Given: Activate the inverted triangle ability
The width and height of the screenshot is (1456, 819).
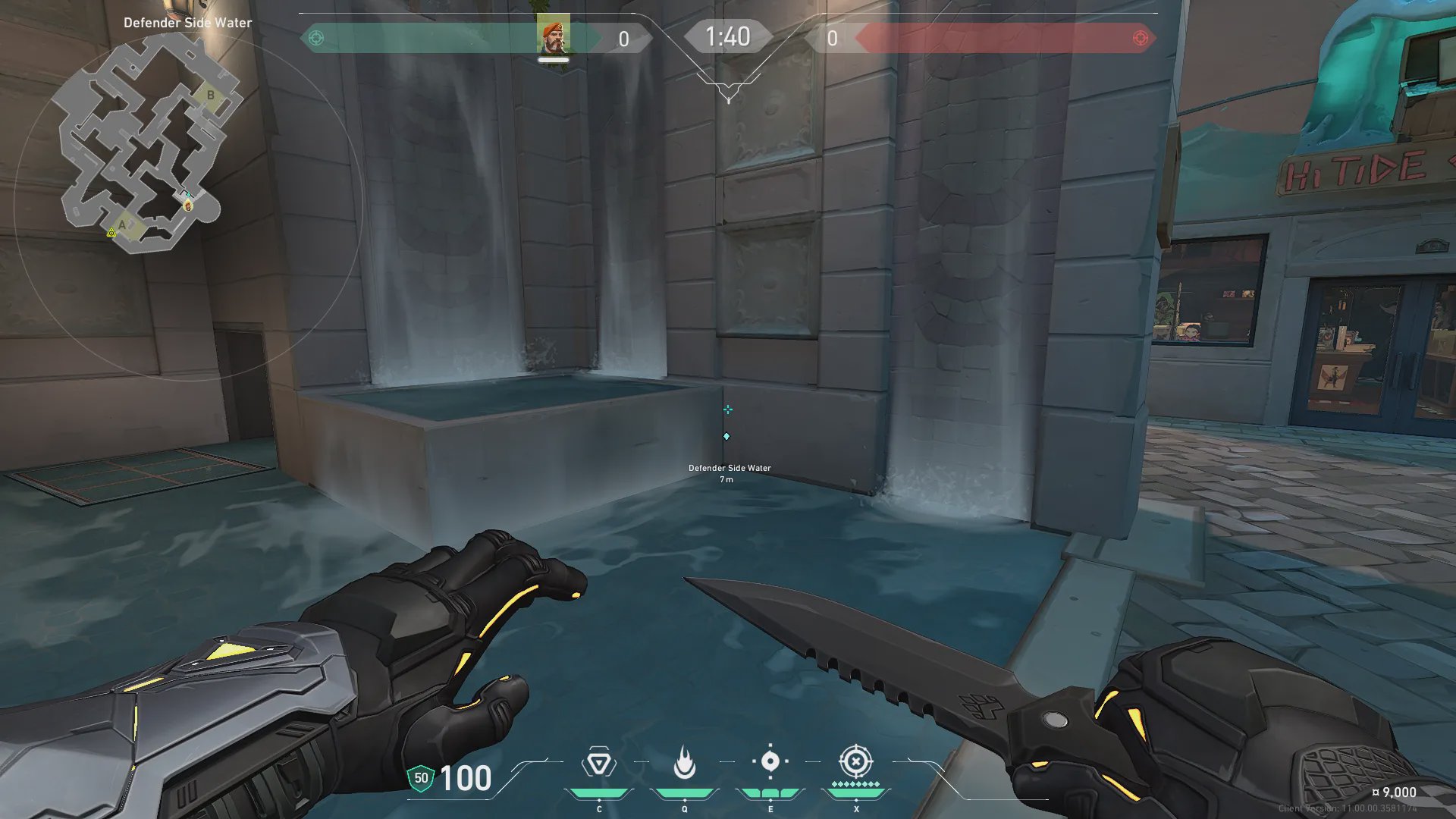Looking at the screenshot, I should 598,763.
